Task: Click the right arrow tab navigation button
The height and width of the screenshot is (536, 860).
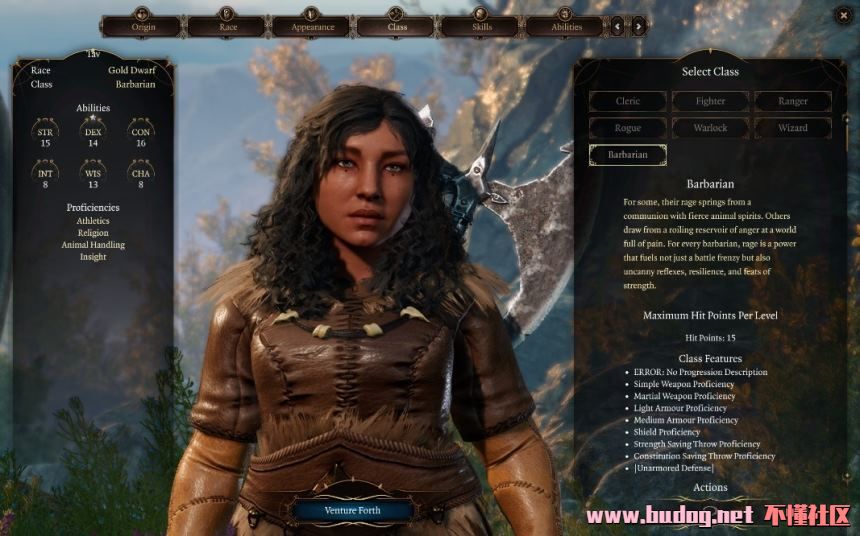Action: [x=639, y=26]
